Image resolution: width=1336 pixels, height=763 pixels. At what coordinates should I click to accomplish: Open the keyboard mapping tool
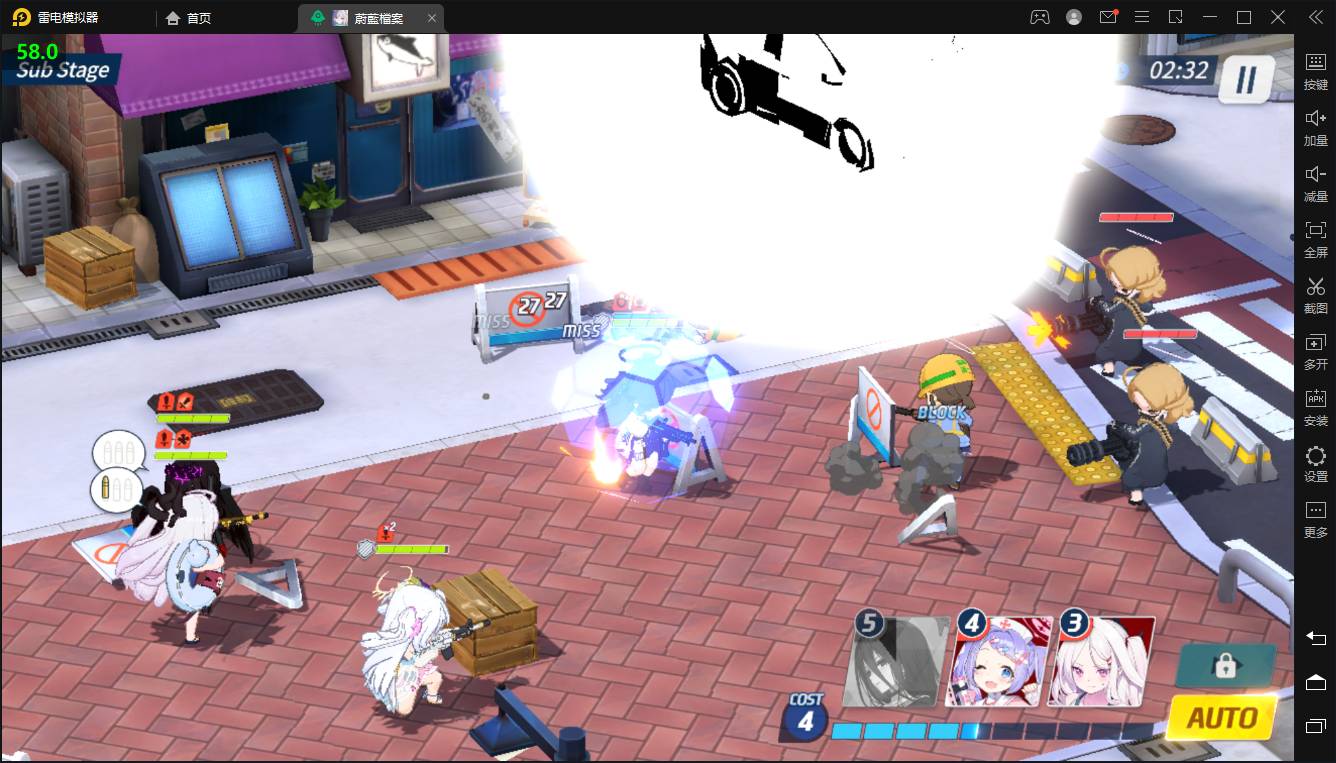(1315, 70)
